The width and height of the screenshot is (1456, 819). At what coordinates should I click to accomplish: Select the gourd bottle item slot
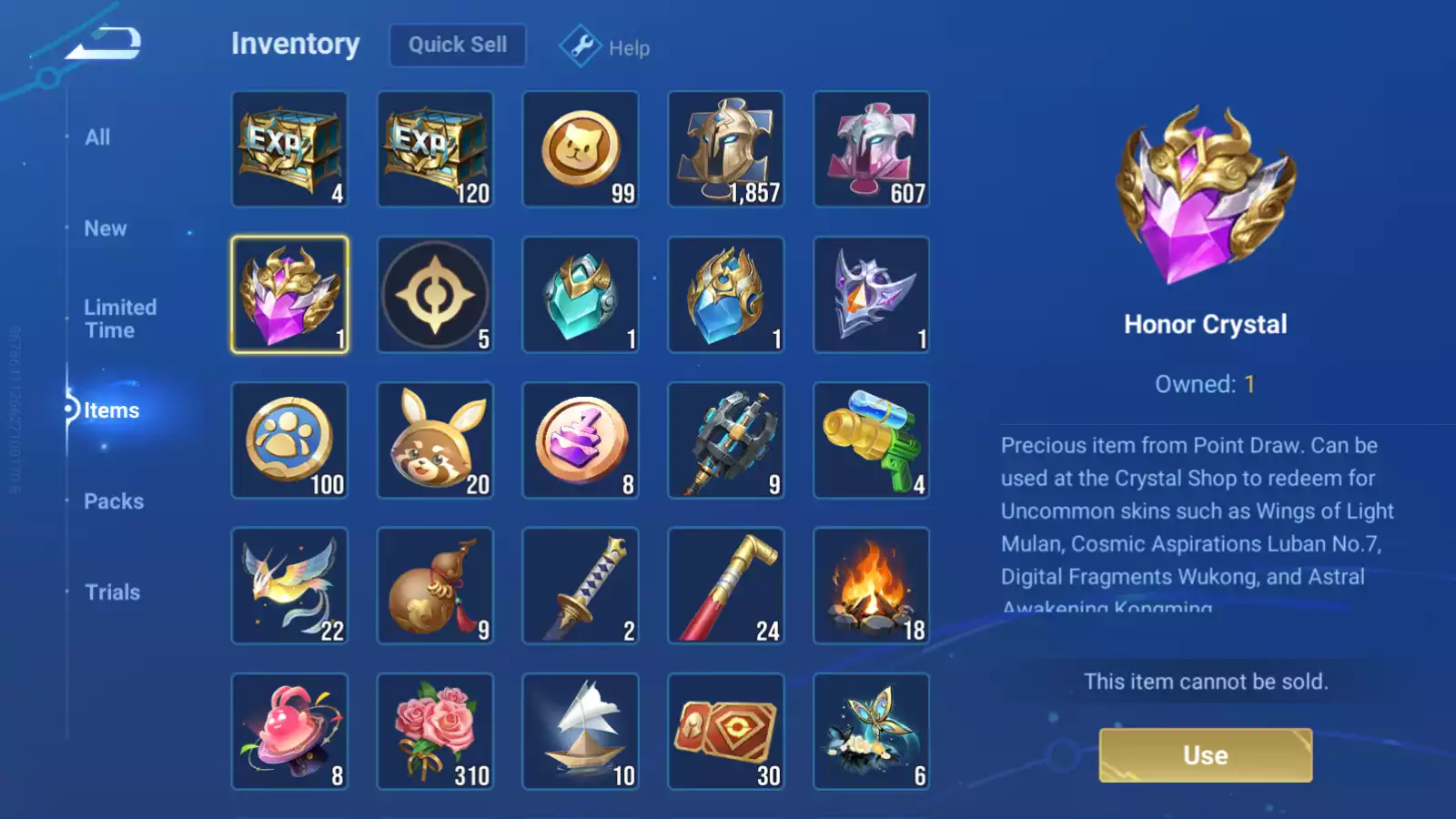[x=435, y=586]
